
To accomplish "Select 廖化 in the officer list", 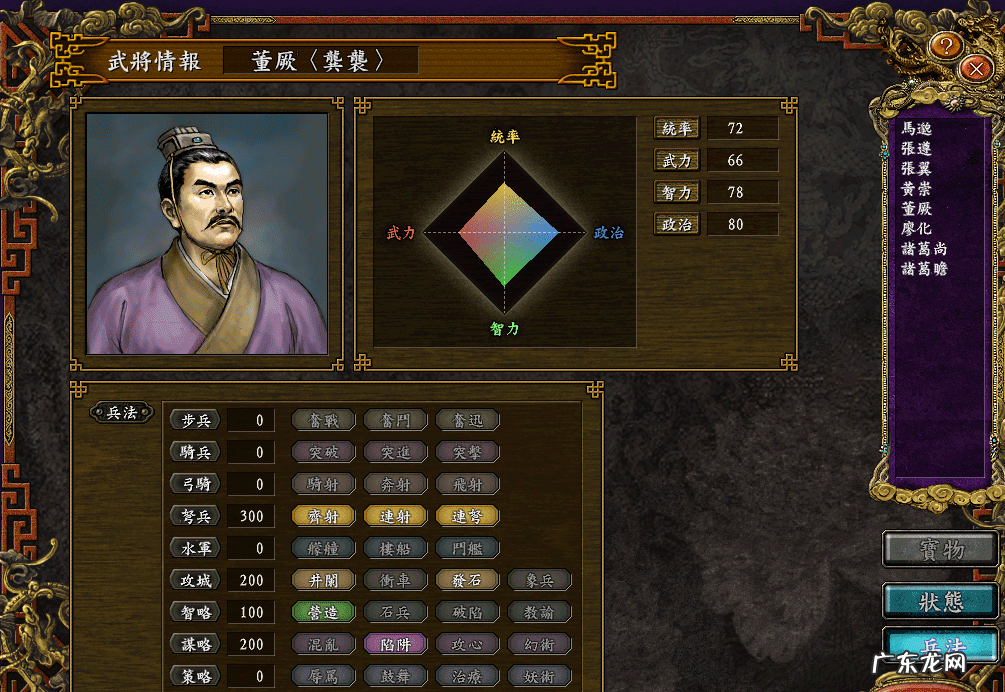I will pyautogui.click(x=917, y=229).
